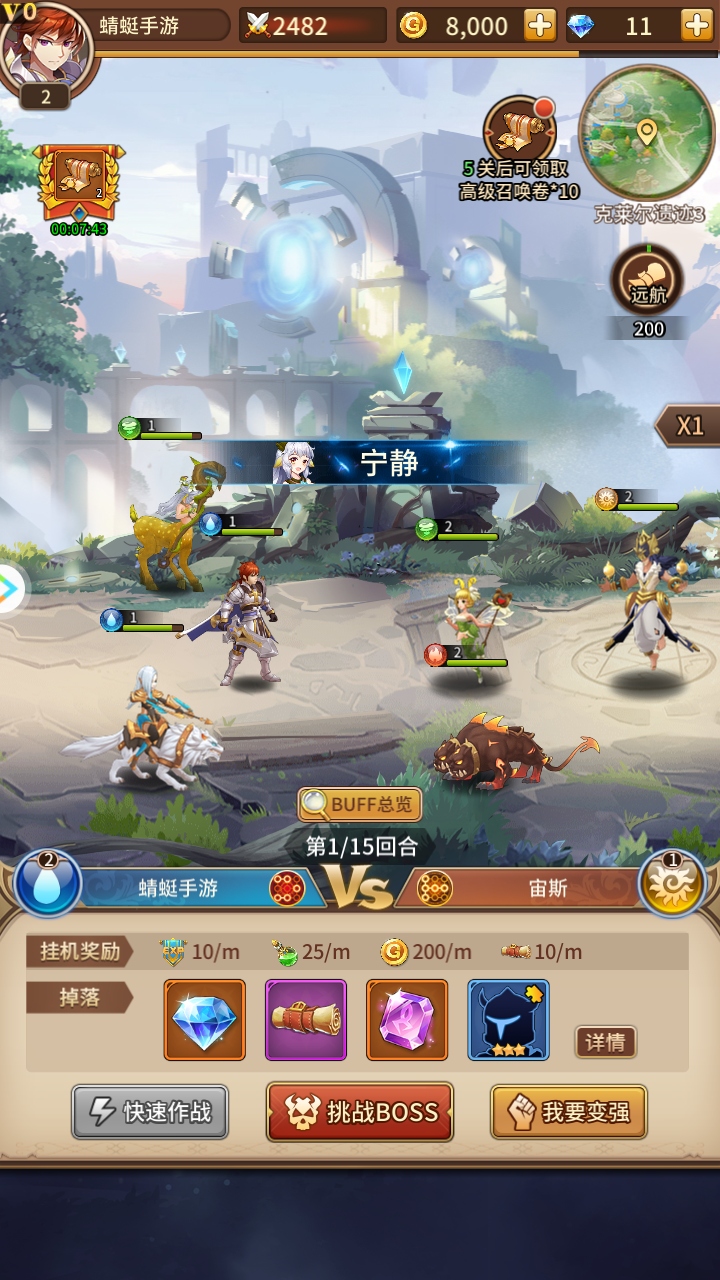Select the three-star hero silhouette drop

tap(508, 1020)
